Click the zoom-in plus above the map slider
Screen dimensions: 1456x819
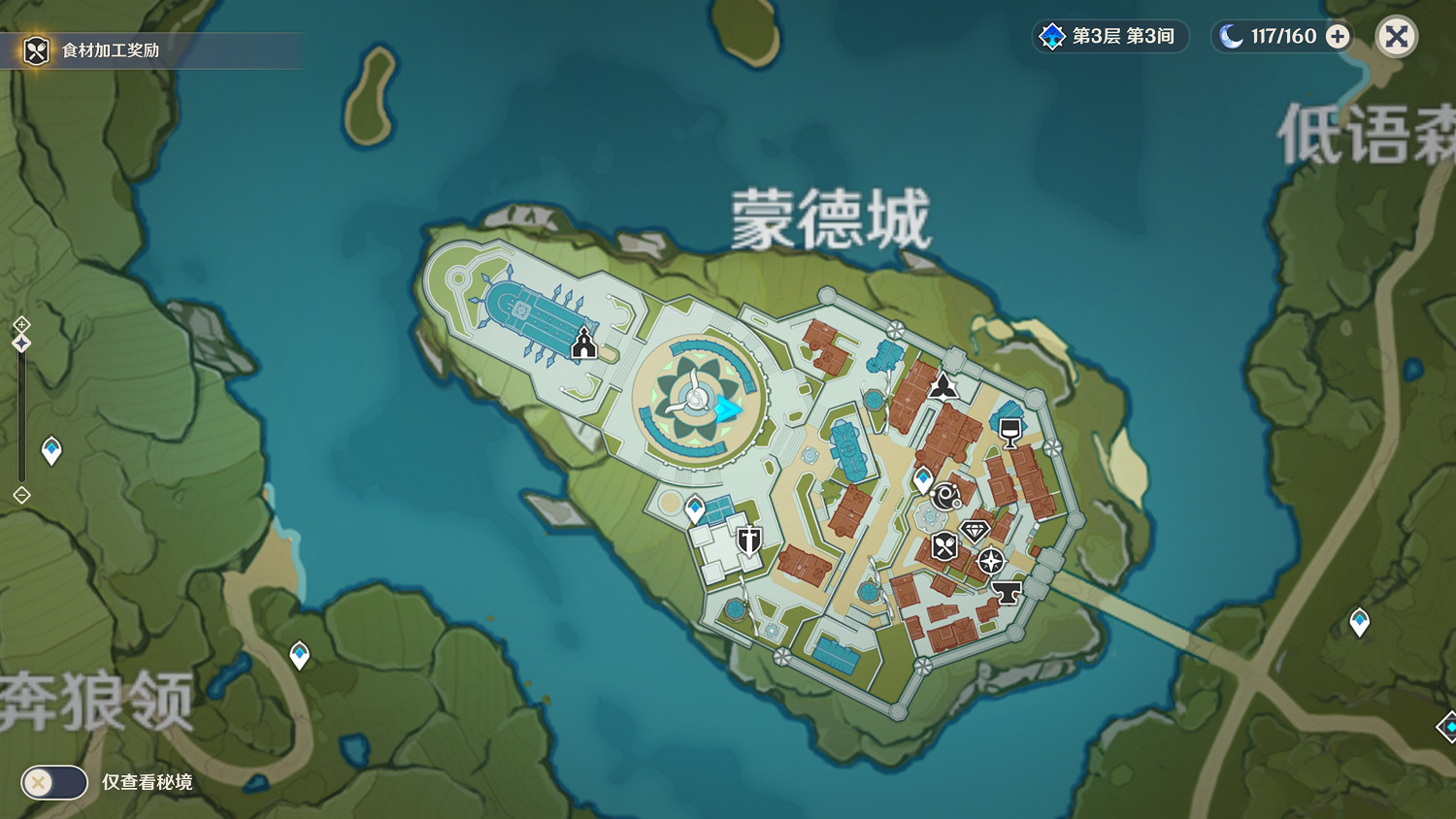pos(19,323)
